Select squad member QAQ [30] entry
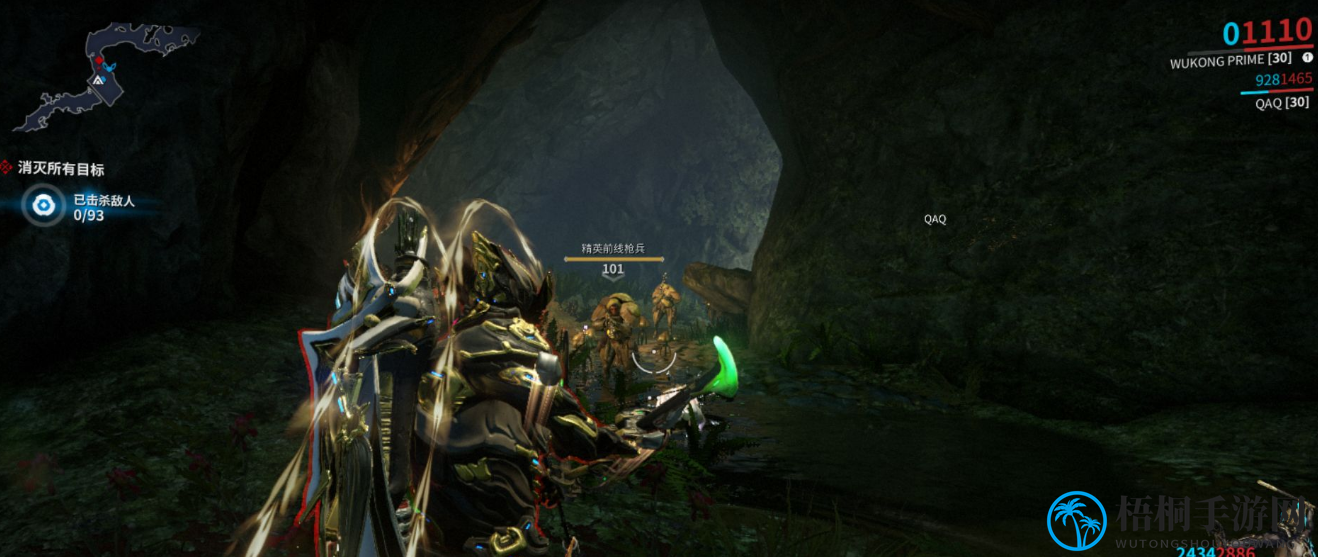The height and width of the screenshot is (557, 1318). tap(1282, 102)
